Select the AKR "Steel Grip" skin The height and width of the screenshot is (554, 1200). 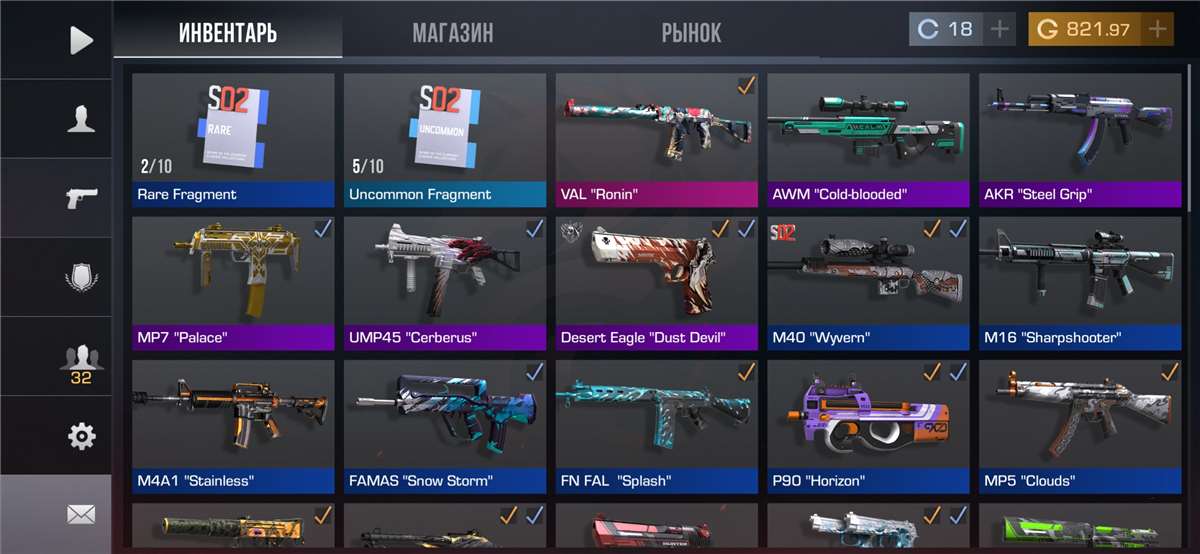[x=1080, y=139]
